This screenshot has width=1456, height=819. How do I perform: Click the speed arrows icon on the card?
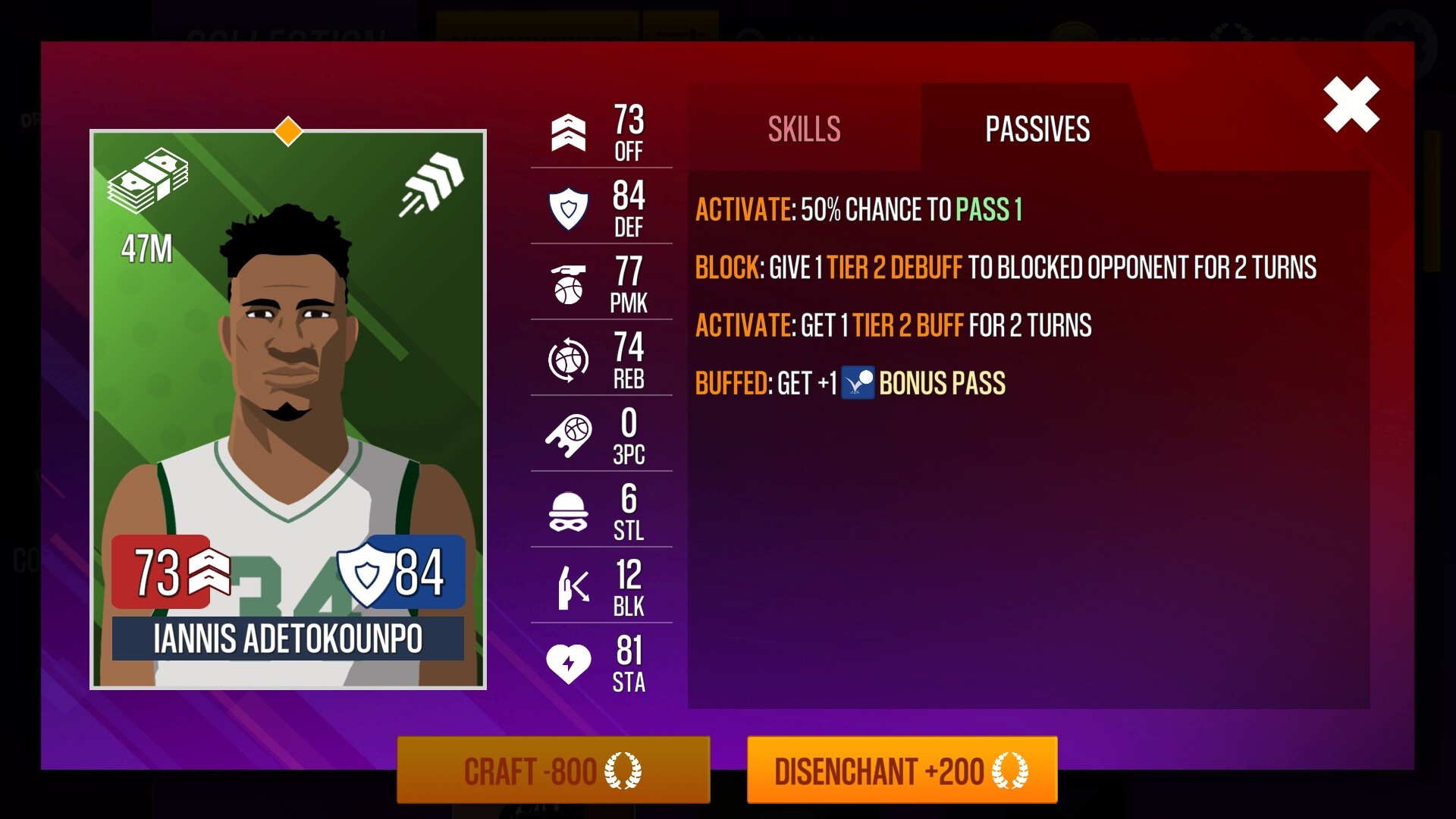(x=432, y=182)
